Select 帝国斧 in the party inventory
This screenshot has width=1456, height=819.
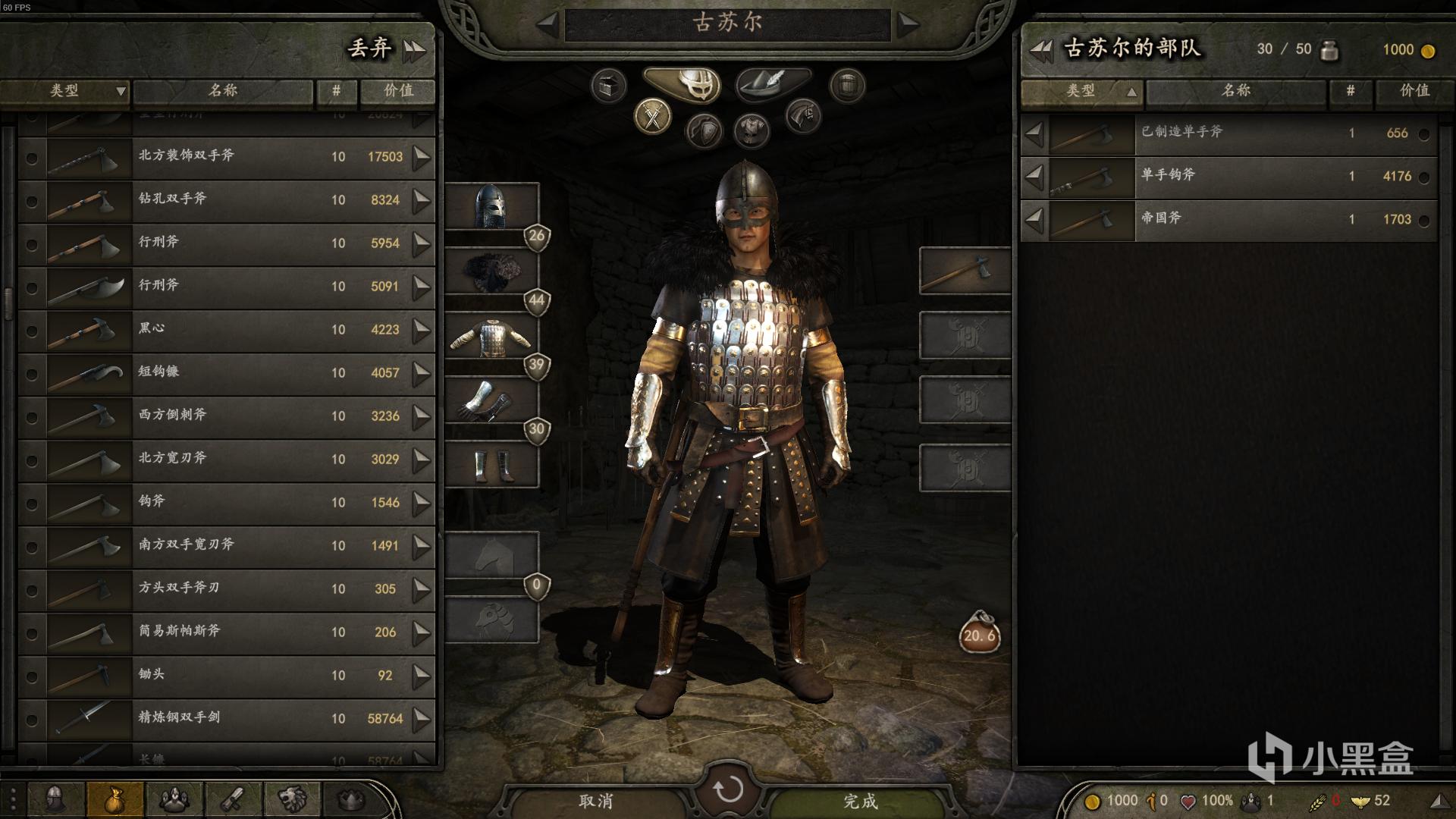tap(1228, 219)
